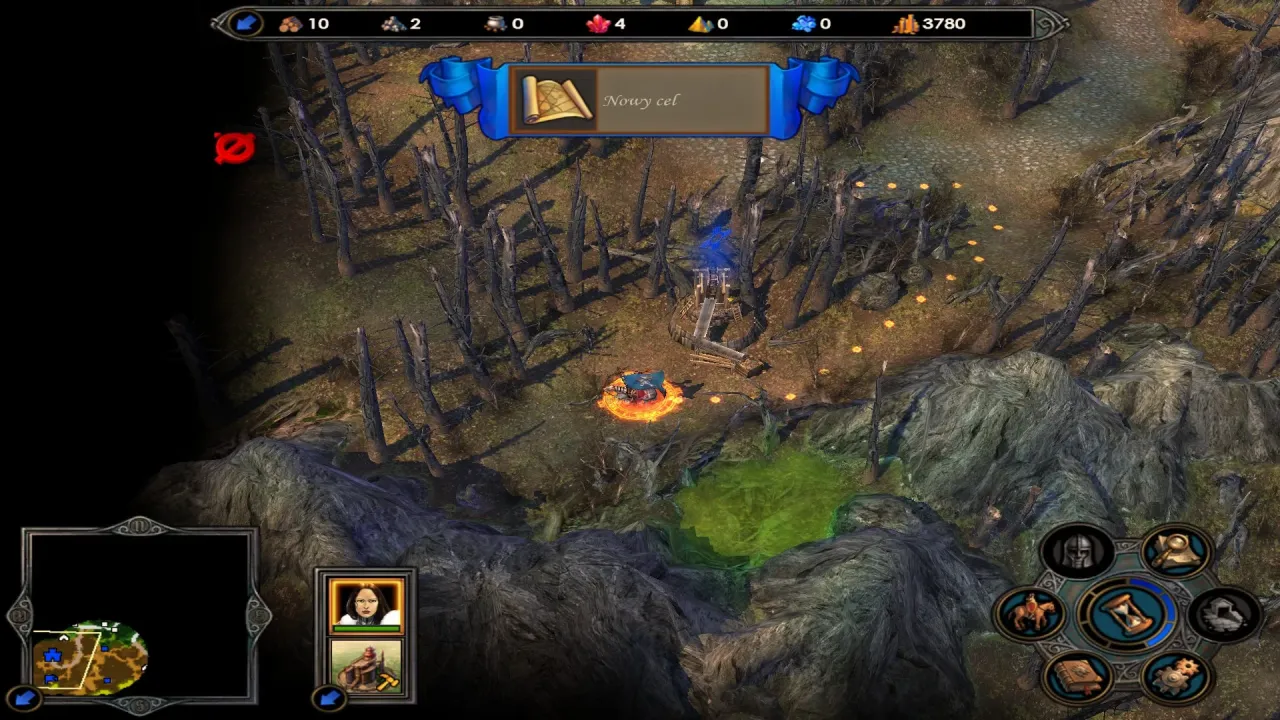
Task: Open the spellbook icon
Action: pos(1078,677)
